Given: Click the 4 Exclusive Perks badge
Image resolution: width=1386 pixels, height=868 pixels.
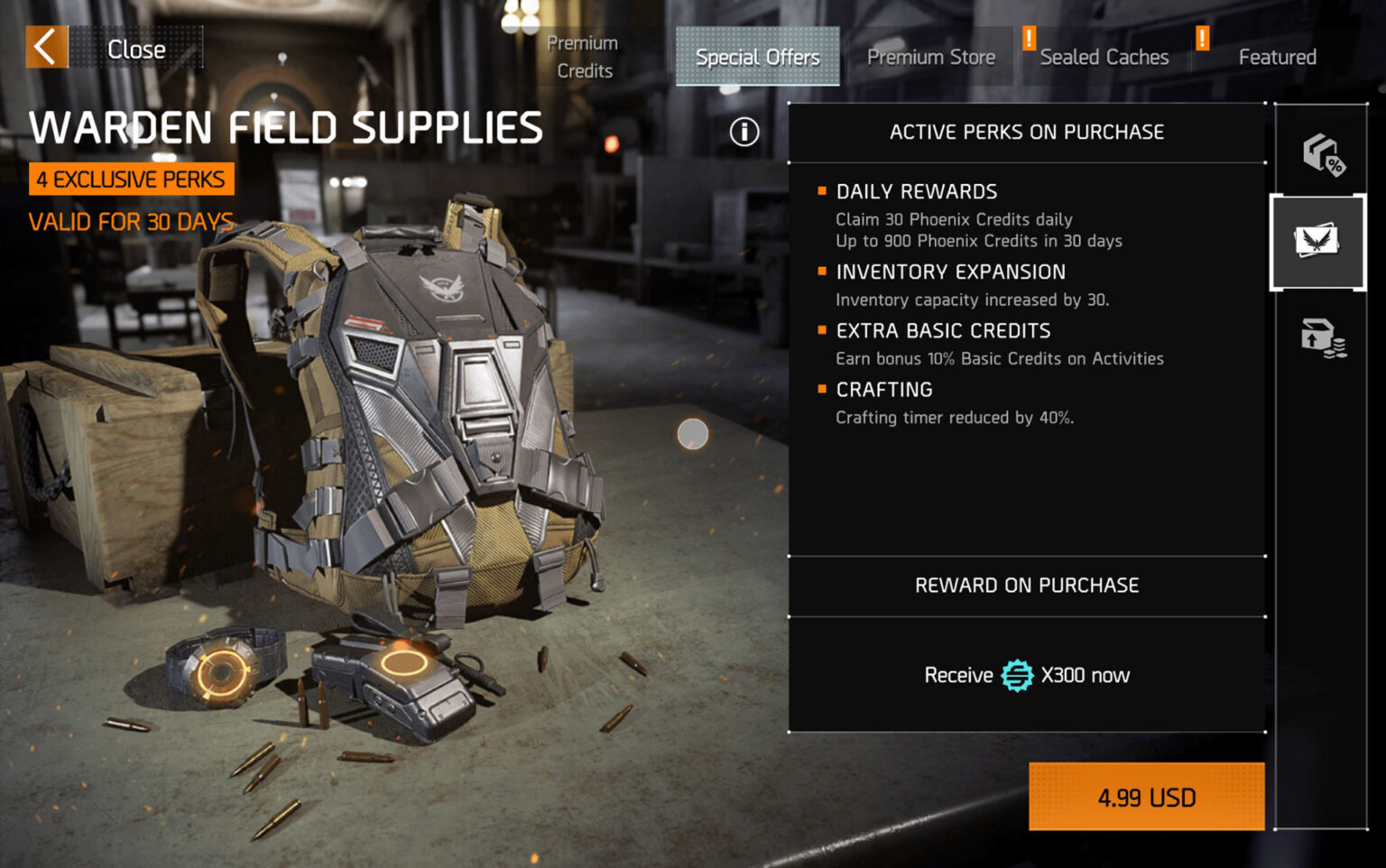Looking at the screenshot, I should click(x=132, y=178).
